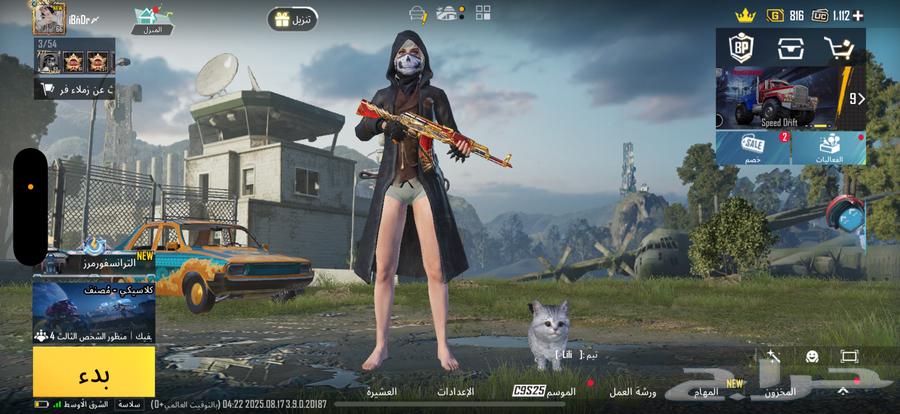Open the shopping cart shop
Image resolution: width=900 pixels, height=414 pixels.
point(838,48)
